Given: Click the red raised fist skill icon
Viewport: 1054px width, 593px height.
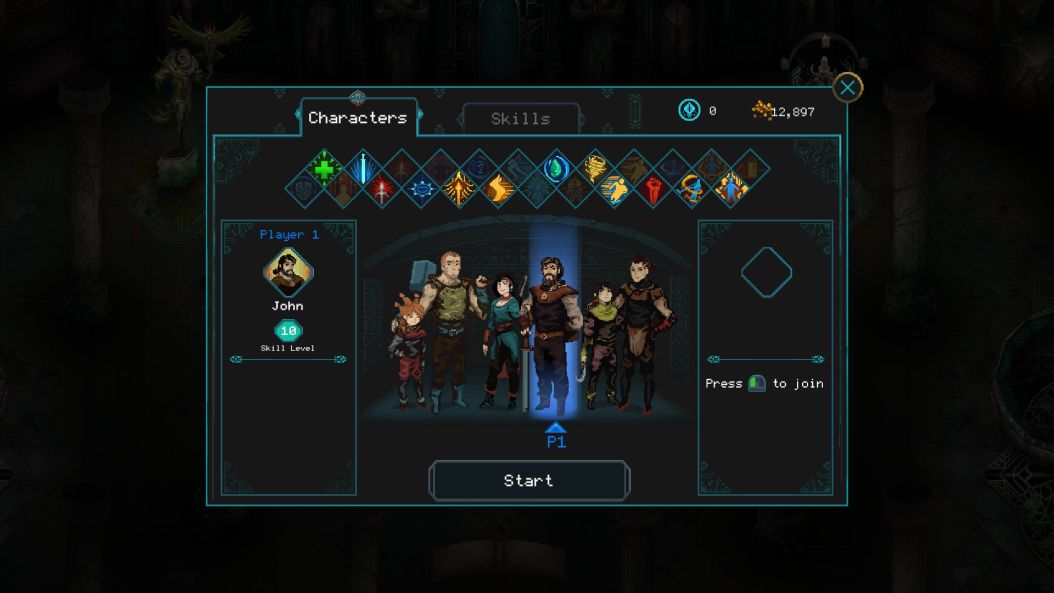Looking at the screenshot, I should pos(653,188).
